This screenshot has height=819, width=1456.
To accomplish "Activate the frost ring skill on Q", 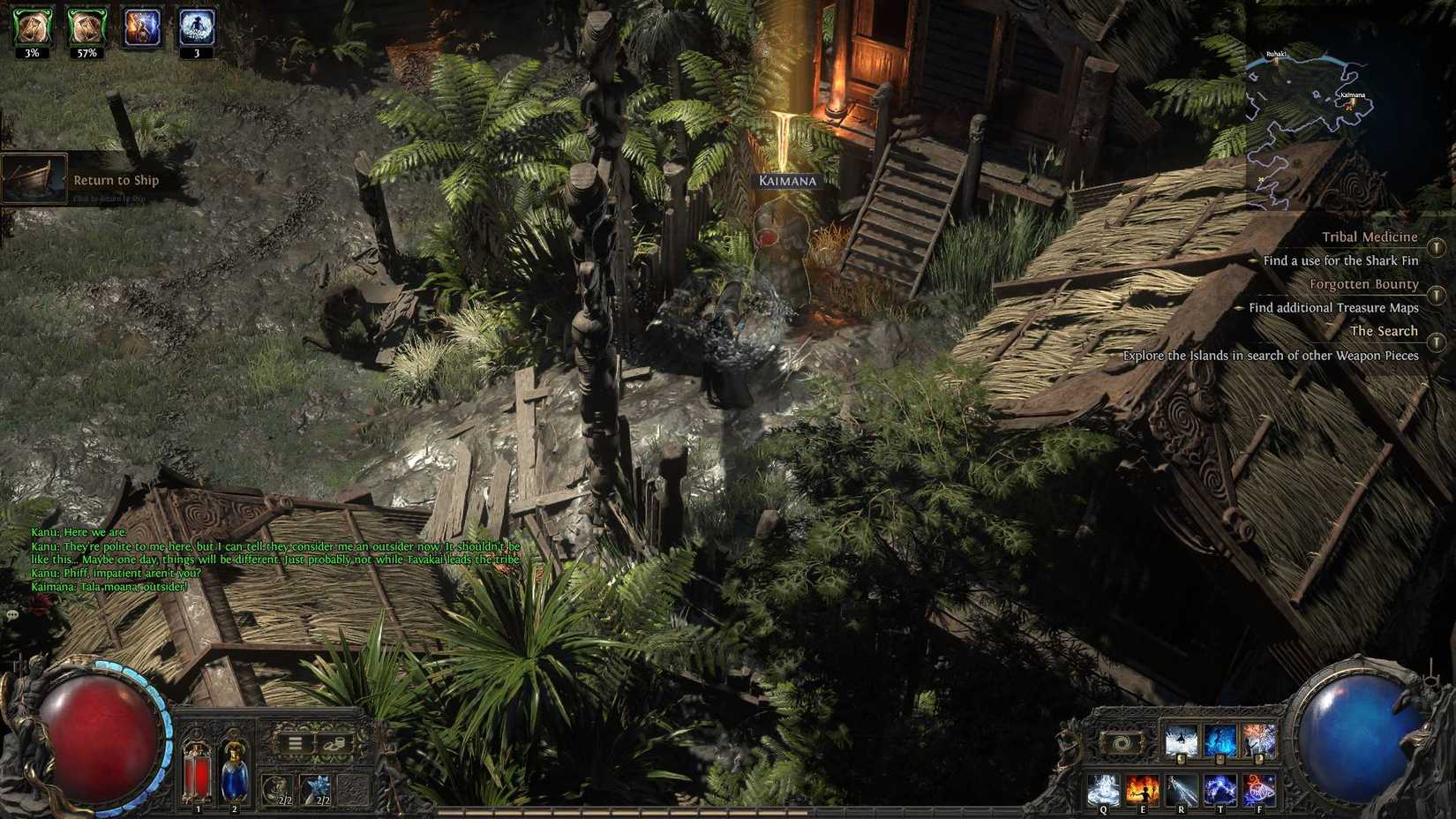I will coord(1103,788).
